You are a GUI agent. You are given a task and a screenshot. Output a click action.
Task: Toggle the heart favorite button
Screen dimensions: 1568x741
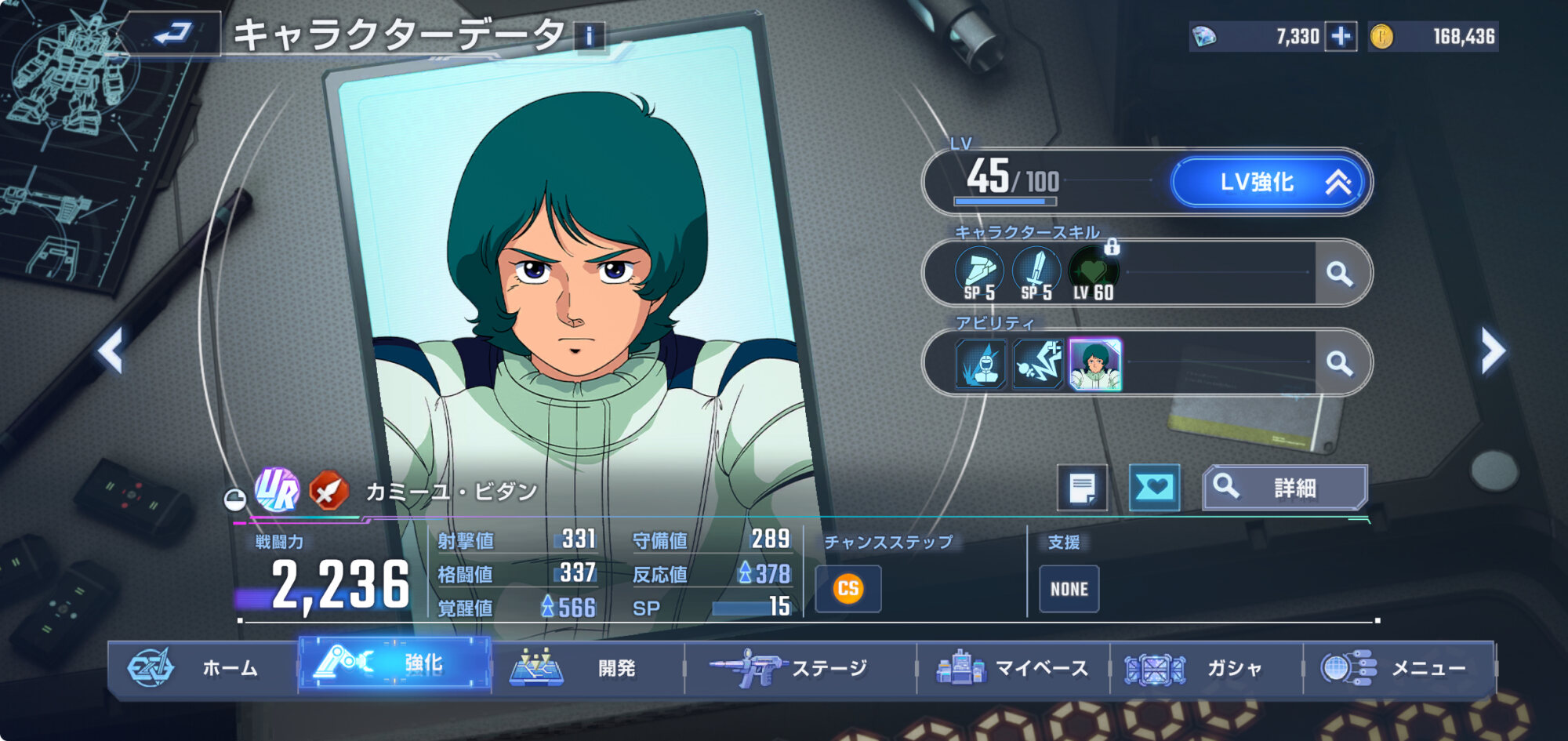click(x=1154, y=488)
